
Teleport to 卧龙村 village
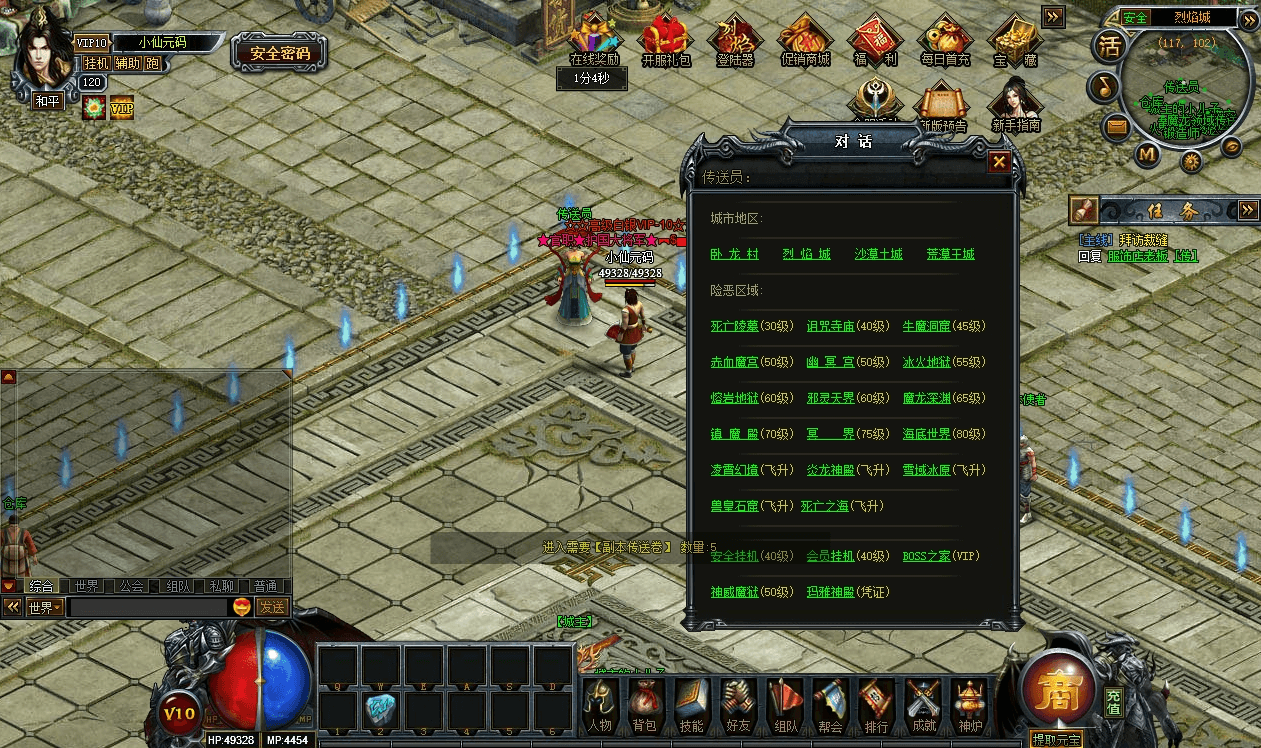734,254
